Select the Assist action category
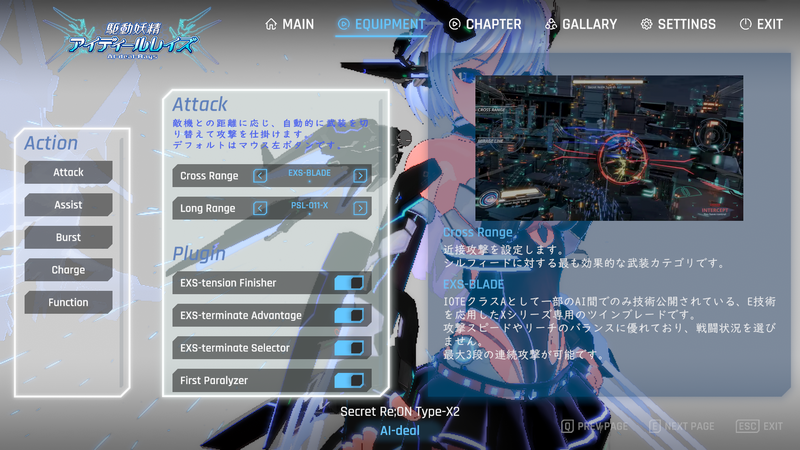The image size is (800, 450). pos(68,205)
